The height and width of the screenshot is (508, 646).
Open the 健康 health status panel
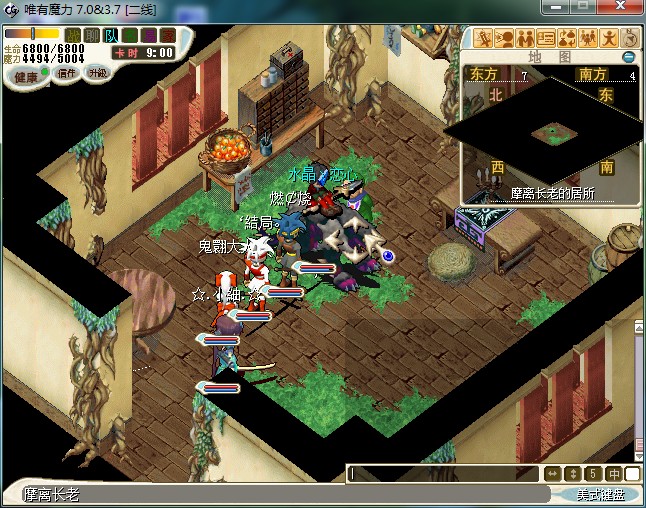(26, 77)
